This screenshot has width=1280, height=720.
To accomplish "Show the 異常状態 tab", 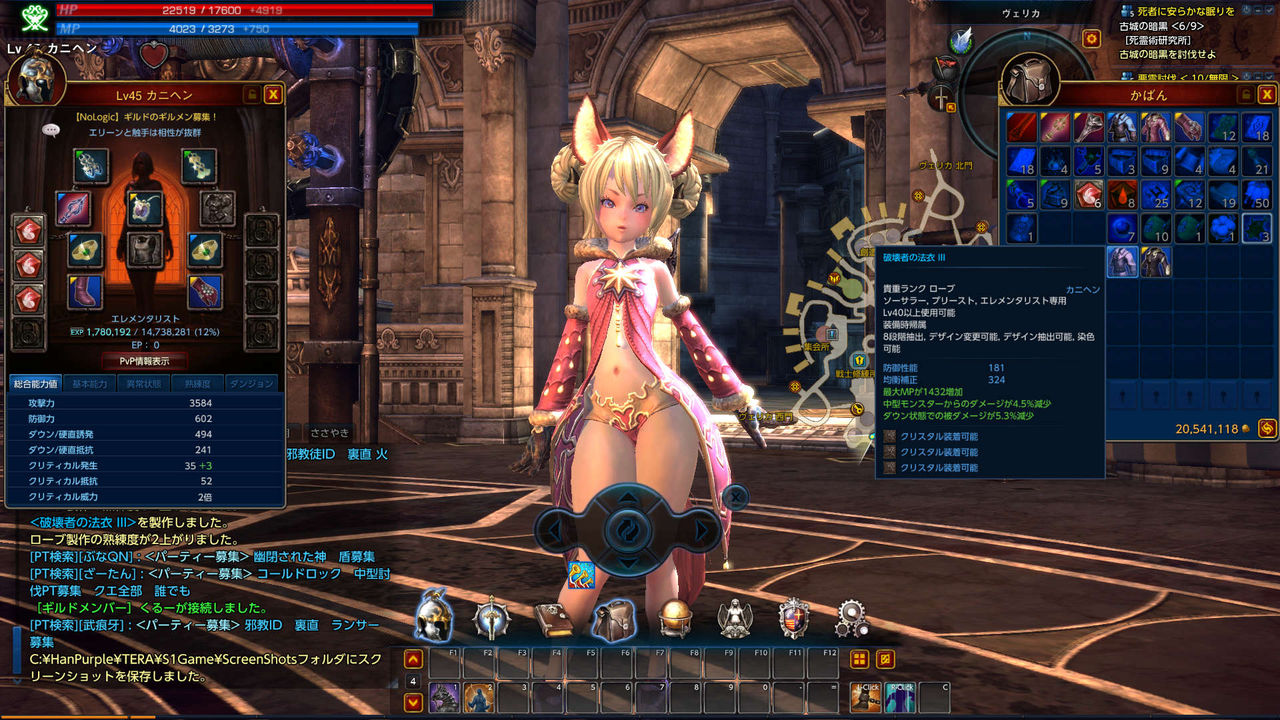I will 143,383.
